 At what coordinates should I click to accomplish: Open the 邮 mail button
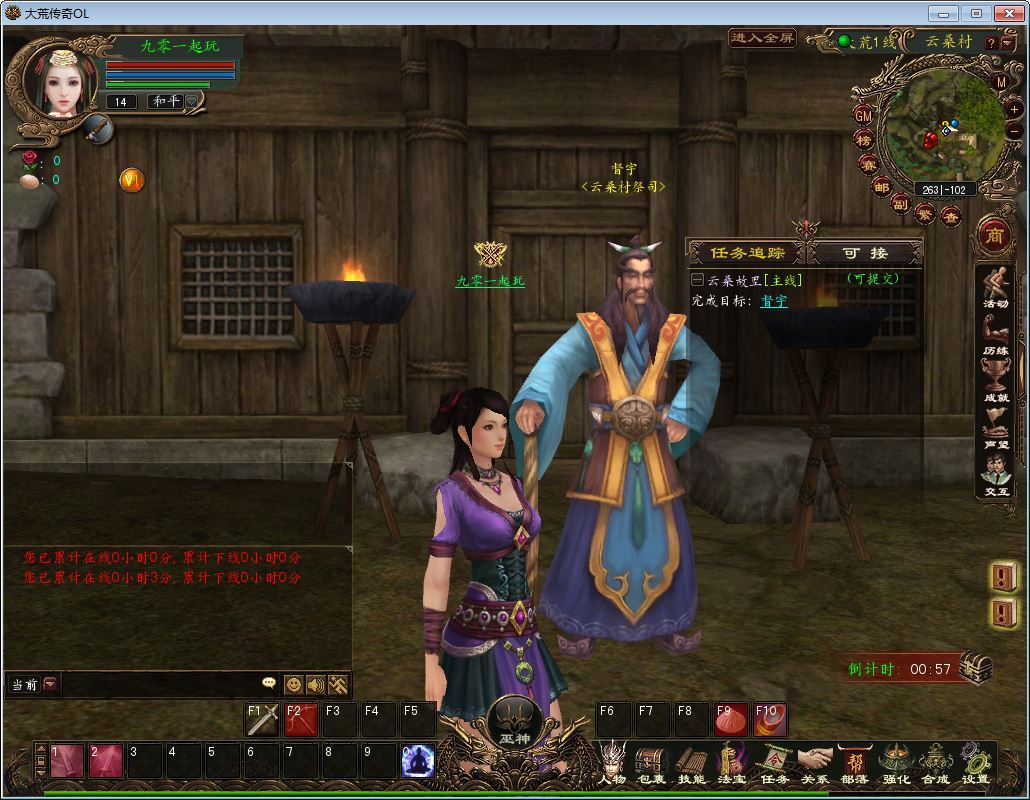(x=881, y=187)
